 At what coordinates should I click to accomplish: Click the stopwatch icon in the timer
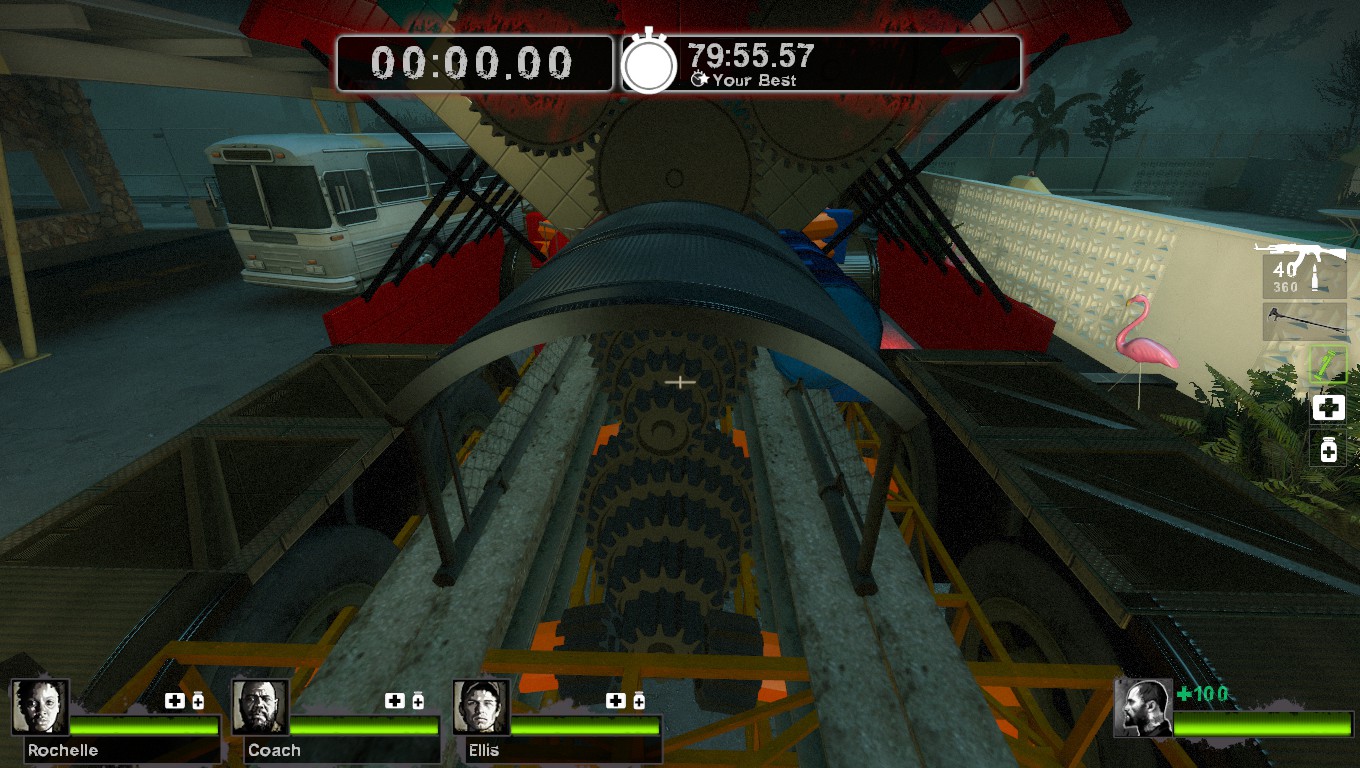click(x=649, y=65)
